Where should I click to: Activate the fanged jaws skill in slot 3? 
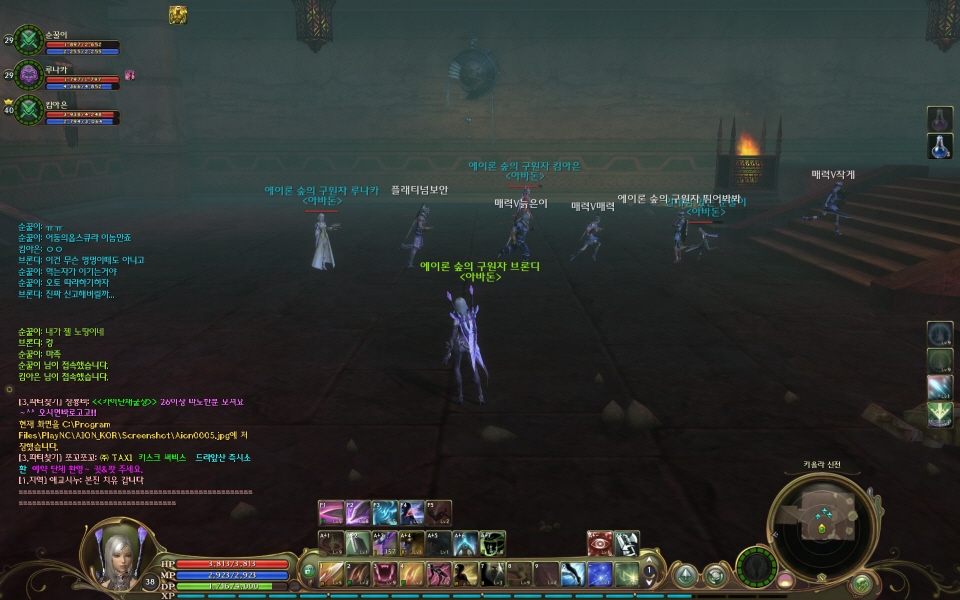click(x=383, y=574)
